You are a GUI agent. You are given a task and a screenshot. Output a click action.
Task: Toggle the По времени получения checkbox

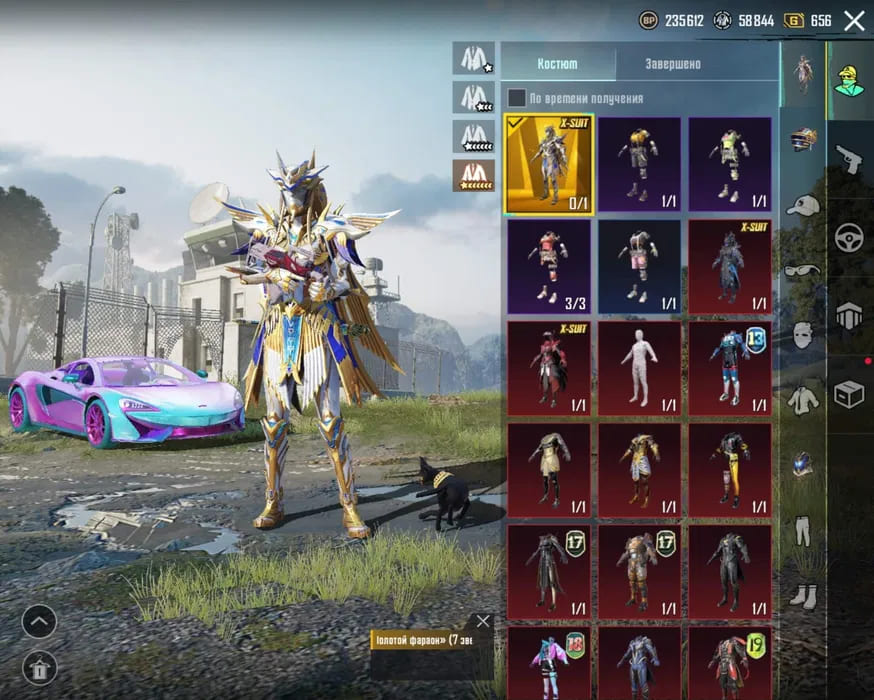coord(516,98)
